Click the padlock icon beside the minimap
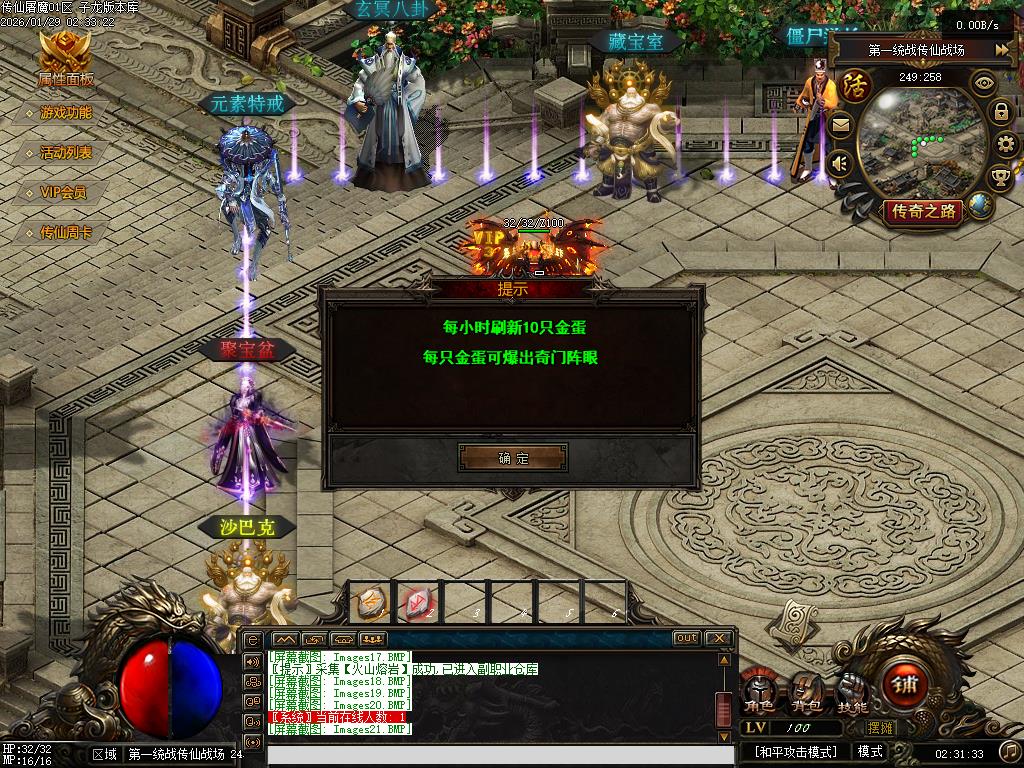 pyautogui.click(x=1000, y=112)
